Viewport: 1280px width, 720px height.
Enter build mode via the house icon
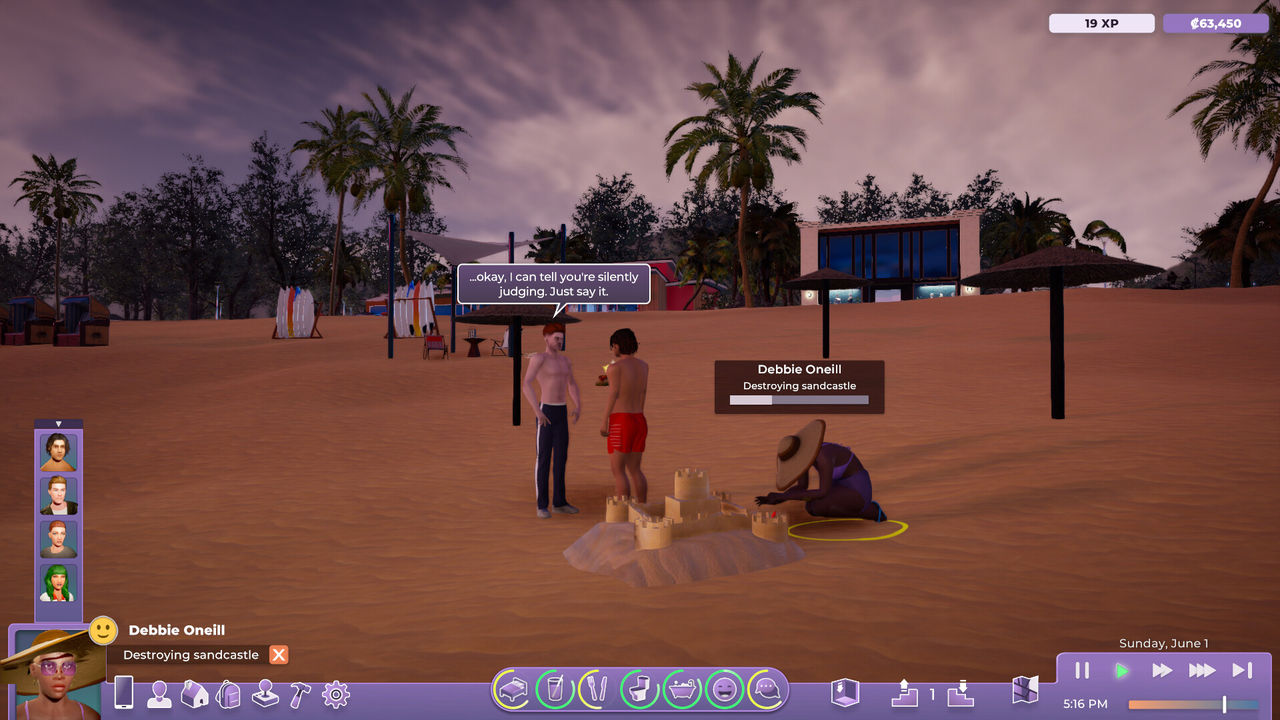tap(193, 692)
